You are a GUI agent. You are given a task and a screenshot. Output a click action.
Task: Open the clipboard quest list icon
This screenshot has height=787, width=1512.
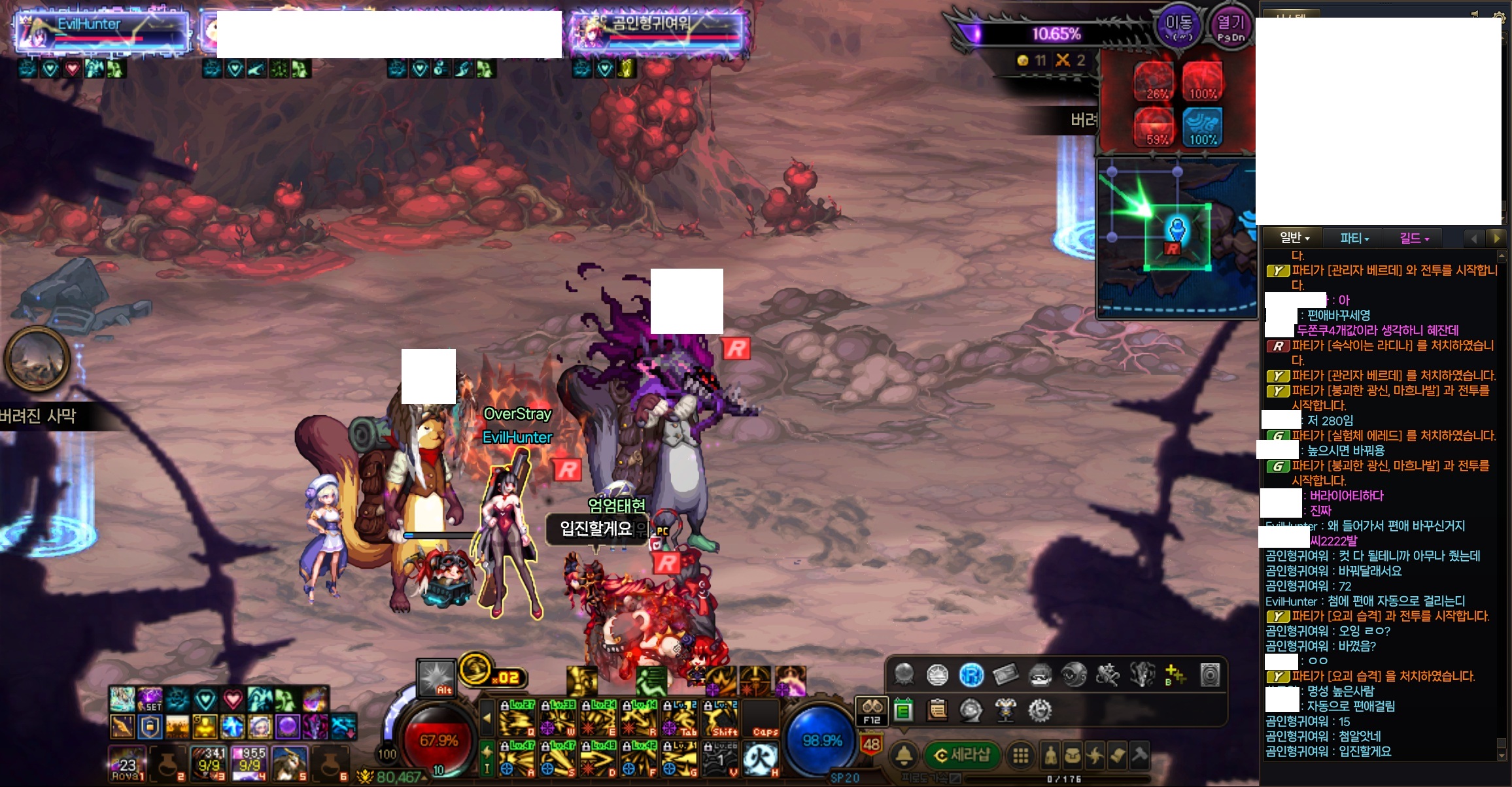point(937,710)
